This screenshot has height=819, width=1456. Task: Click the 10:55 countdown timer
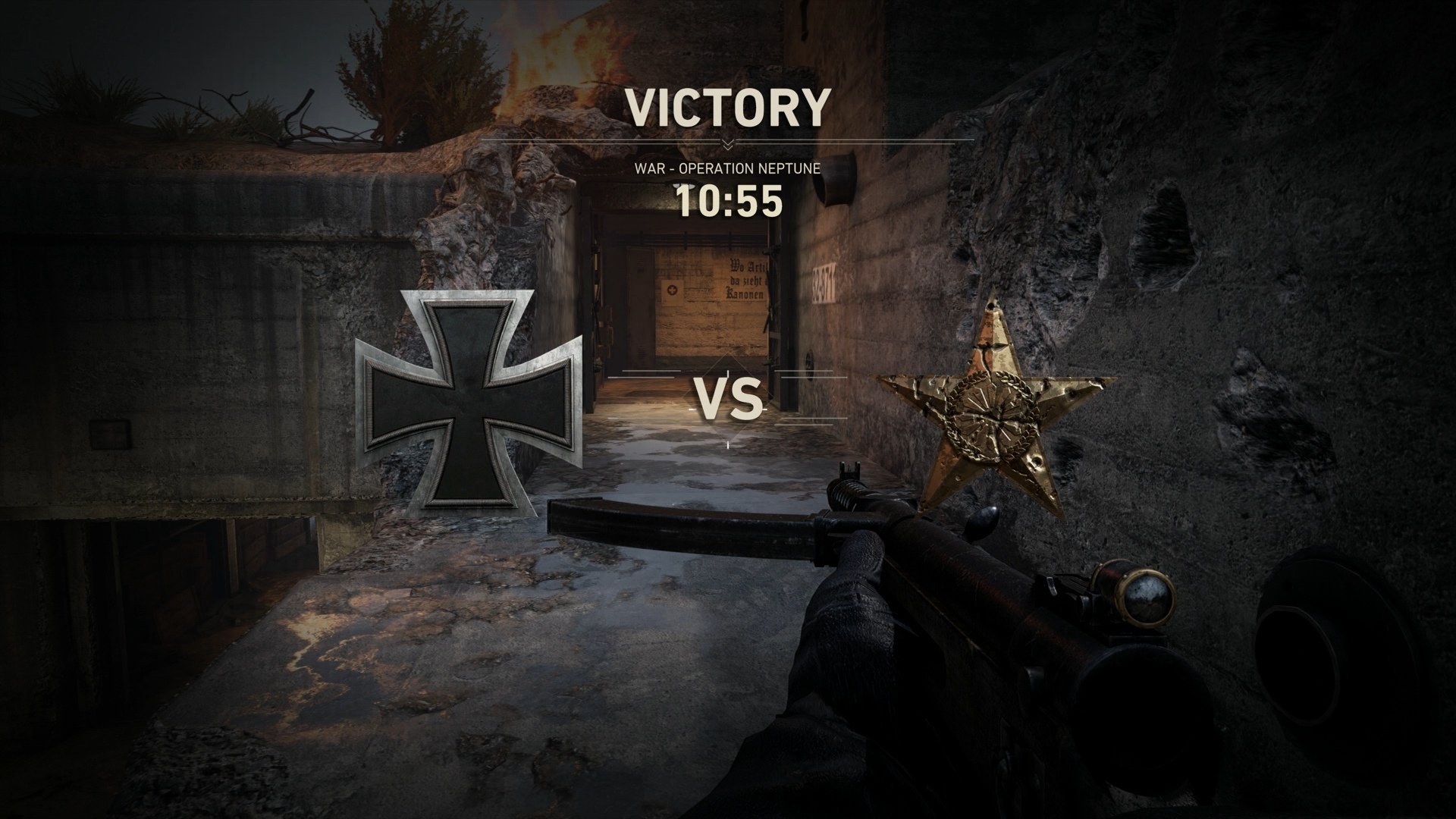tap(728, 201)
